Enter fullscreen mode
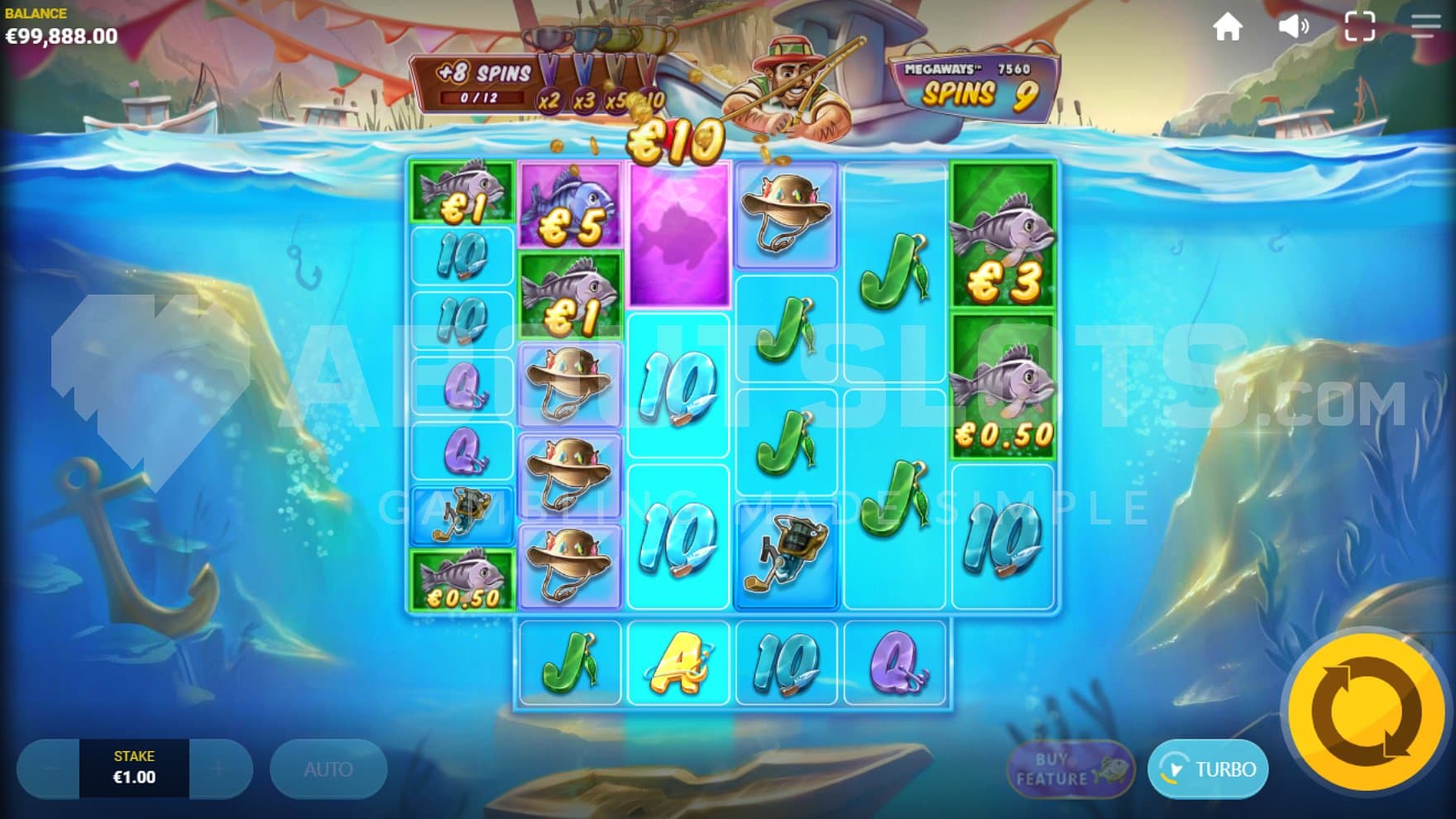 click(1359, 27)
